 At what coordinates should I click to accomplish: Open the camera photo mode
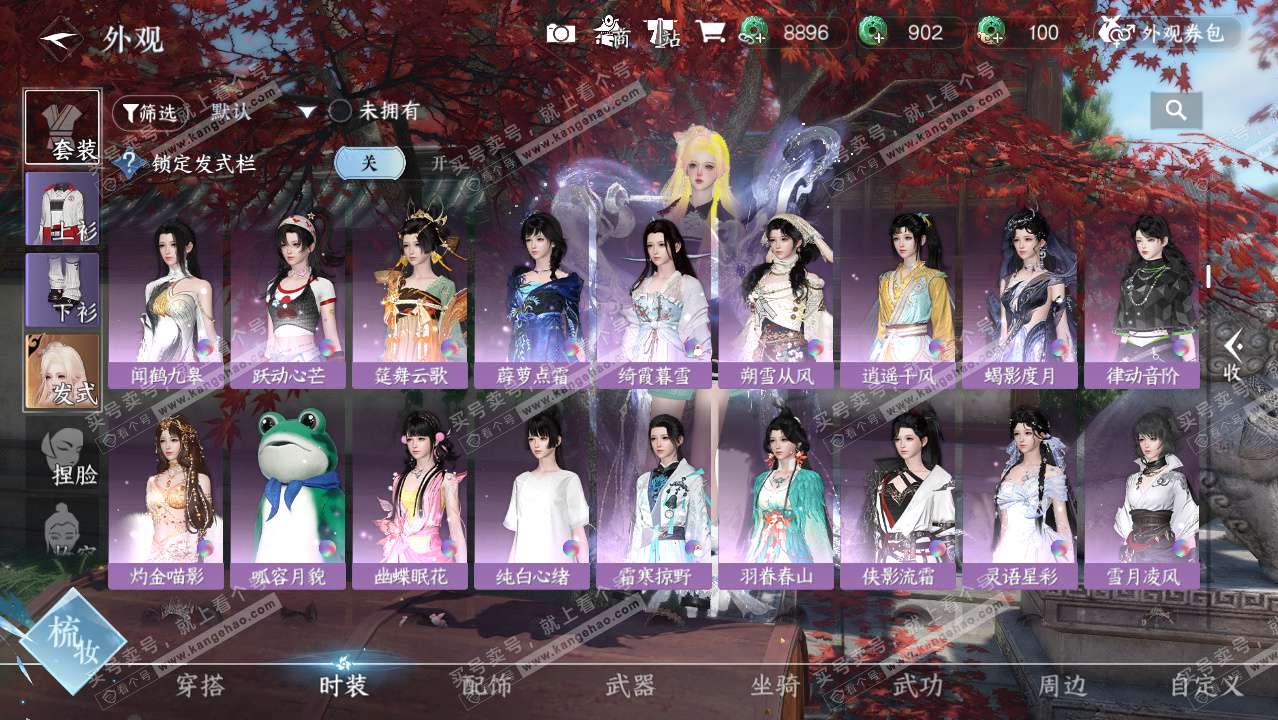point(561,33)
